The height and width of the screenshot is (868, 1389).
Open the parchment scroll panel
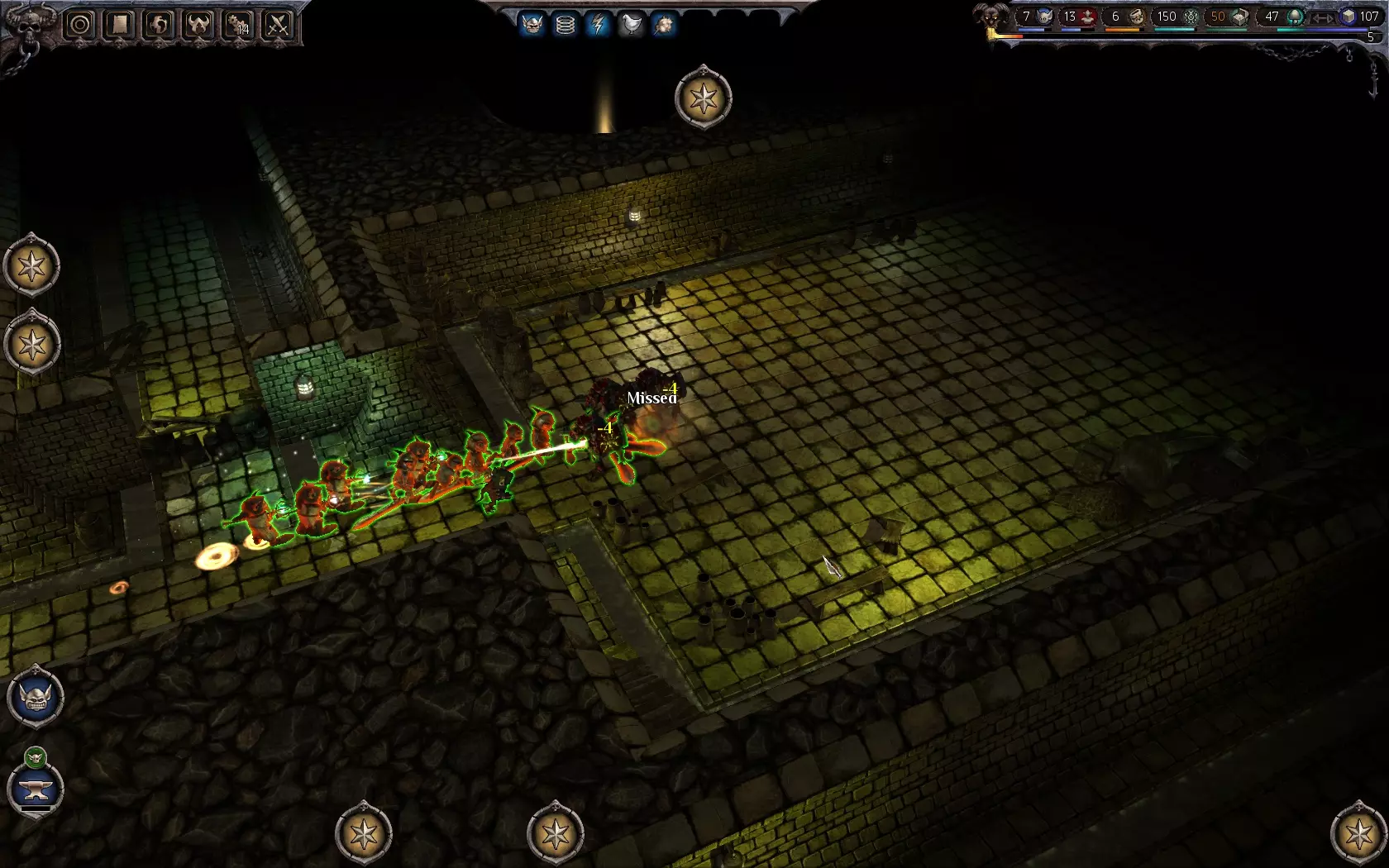(120, 25)
